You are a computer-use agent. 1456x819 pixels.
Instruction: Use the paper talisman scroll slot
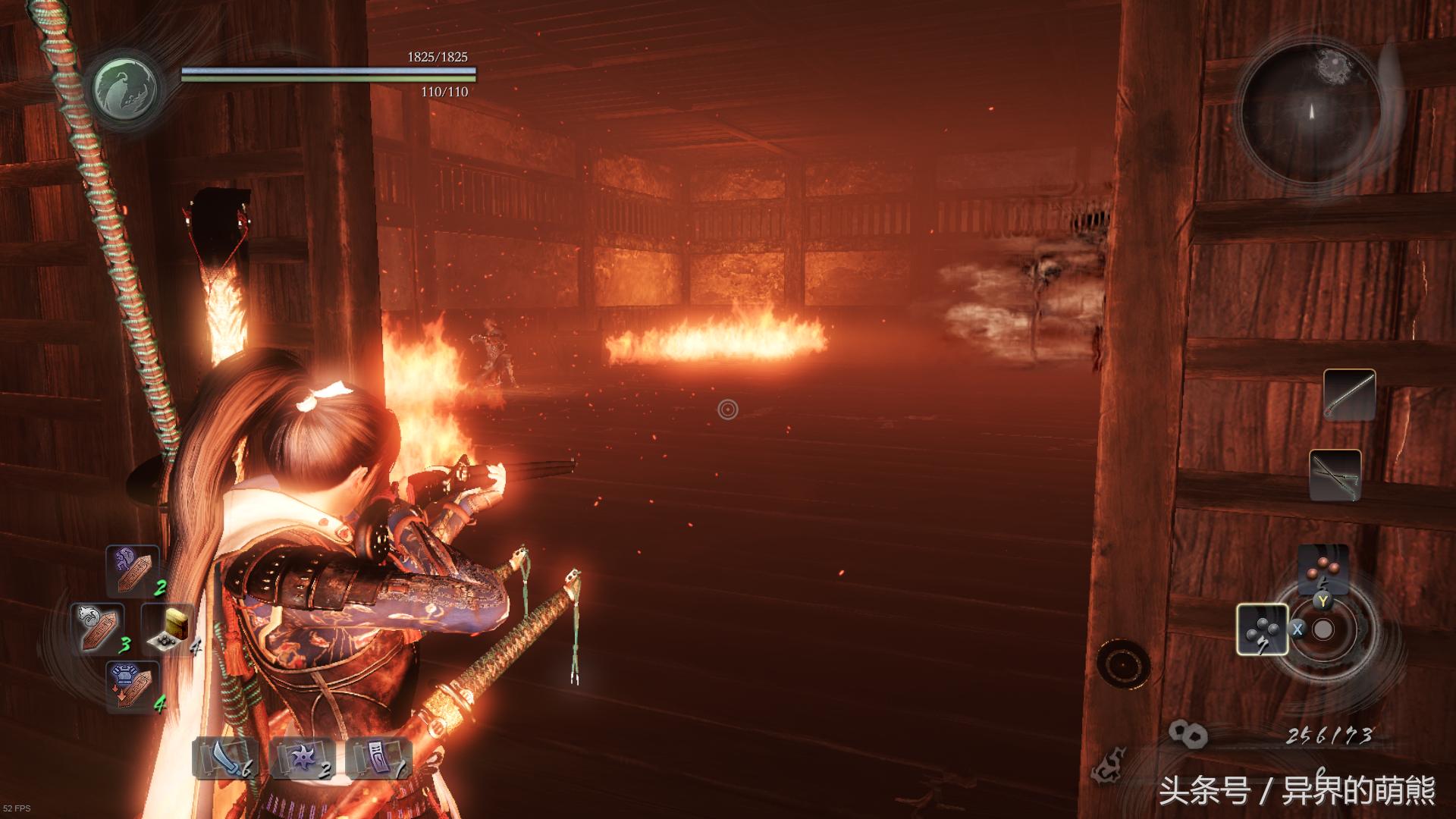378,758
